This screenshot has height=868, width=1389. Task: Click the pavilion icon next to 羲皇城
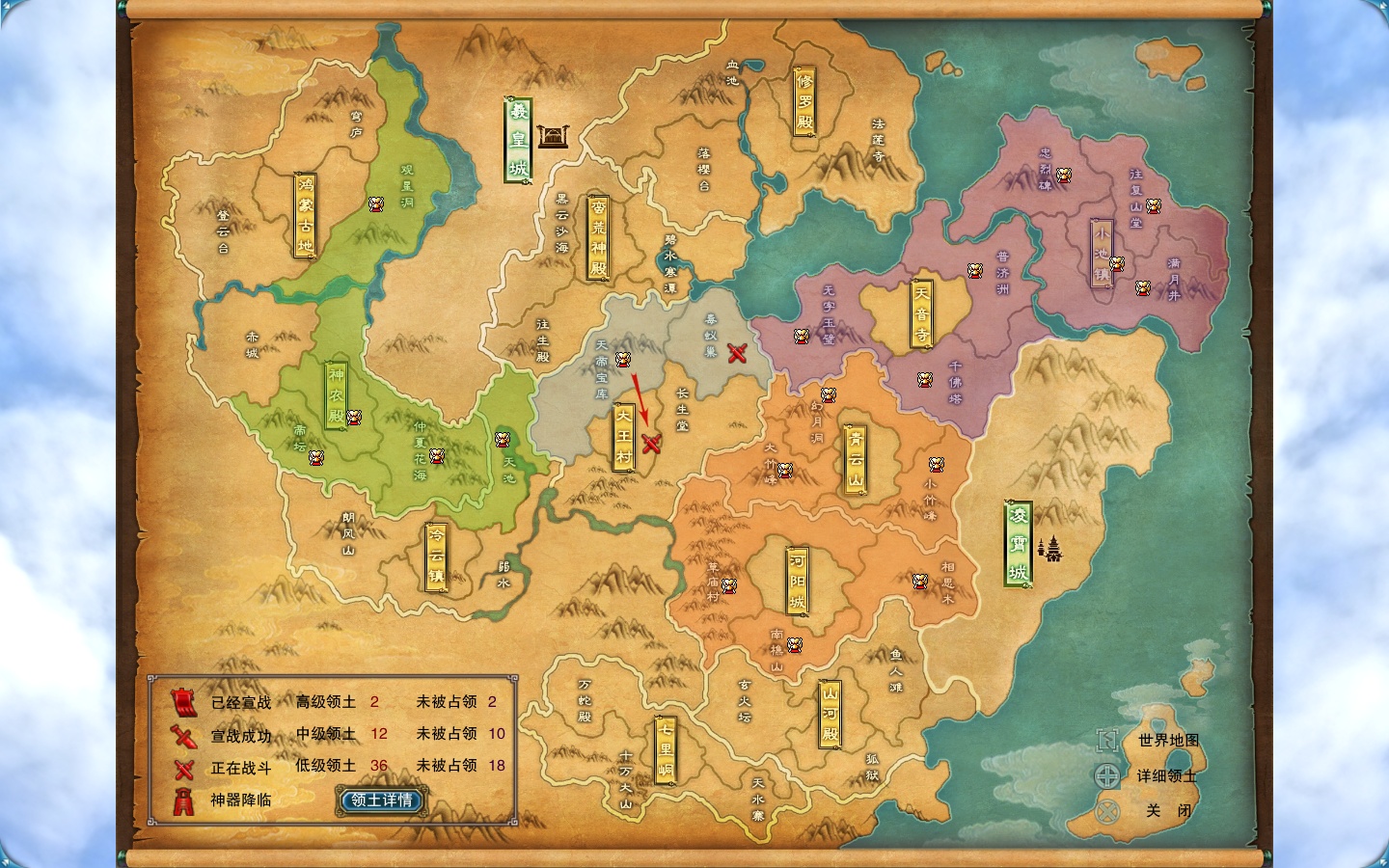point(552,136)
